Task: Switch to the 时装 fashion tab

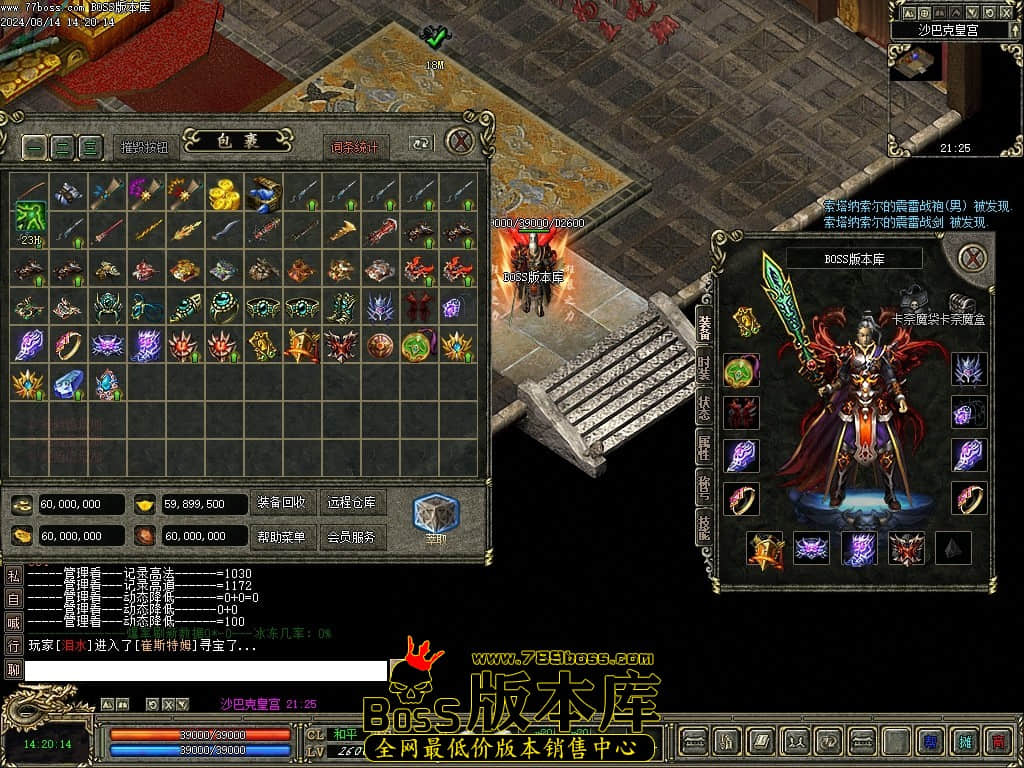Action: (704, 369)
